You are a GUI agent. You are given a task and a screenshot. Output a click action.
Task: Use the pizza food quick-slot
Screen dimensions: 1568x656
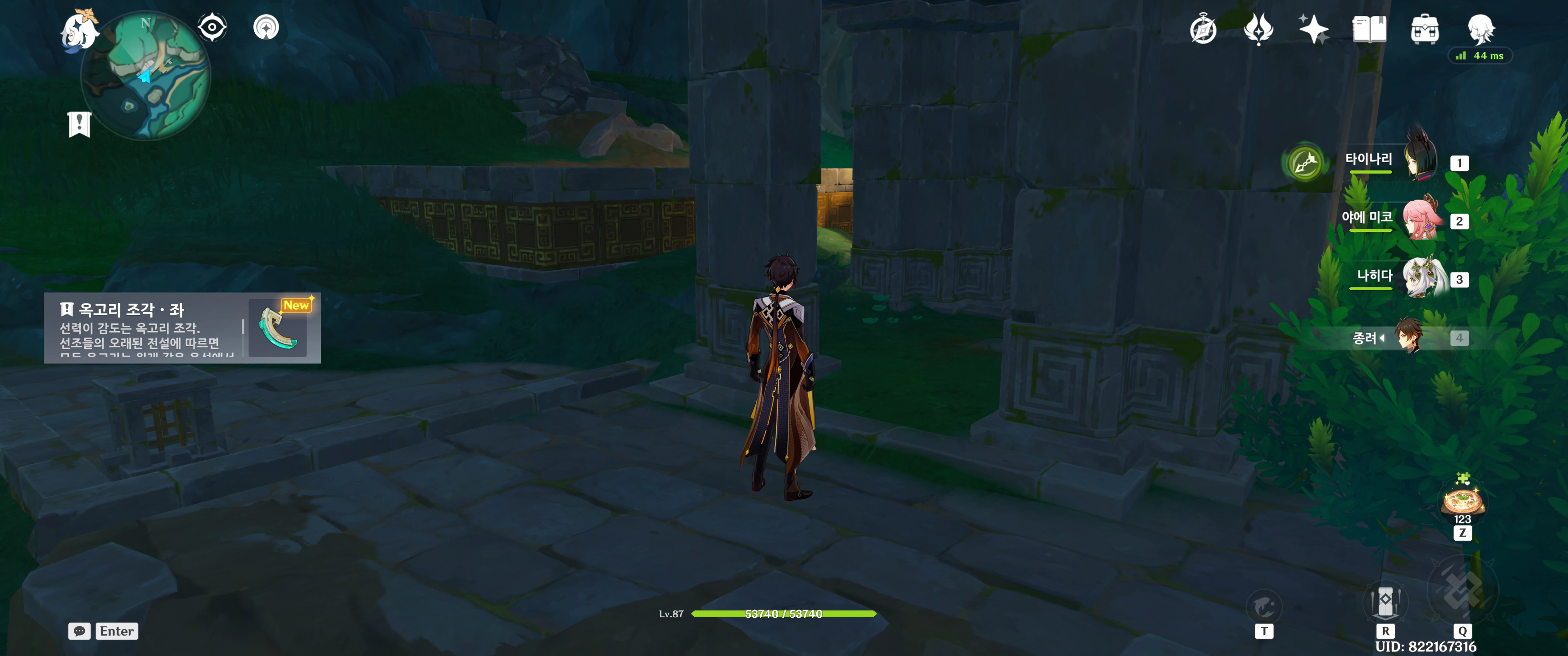coord(1462,502)
